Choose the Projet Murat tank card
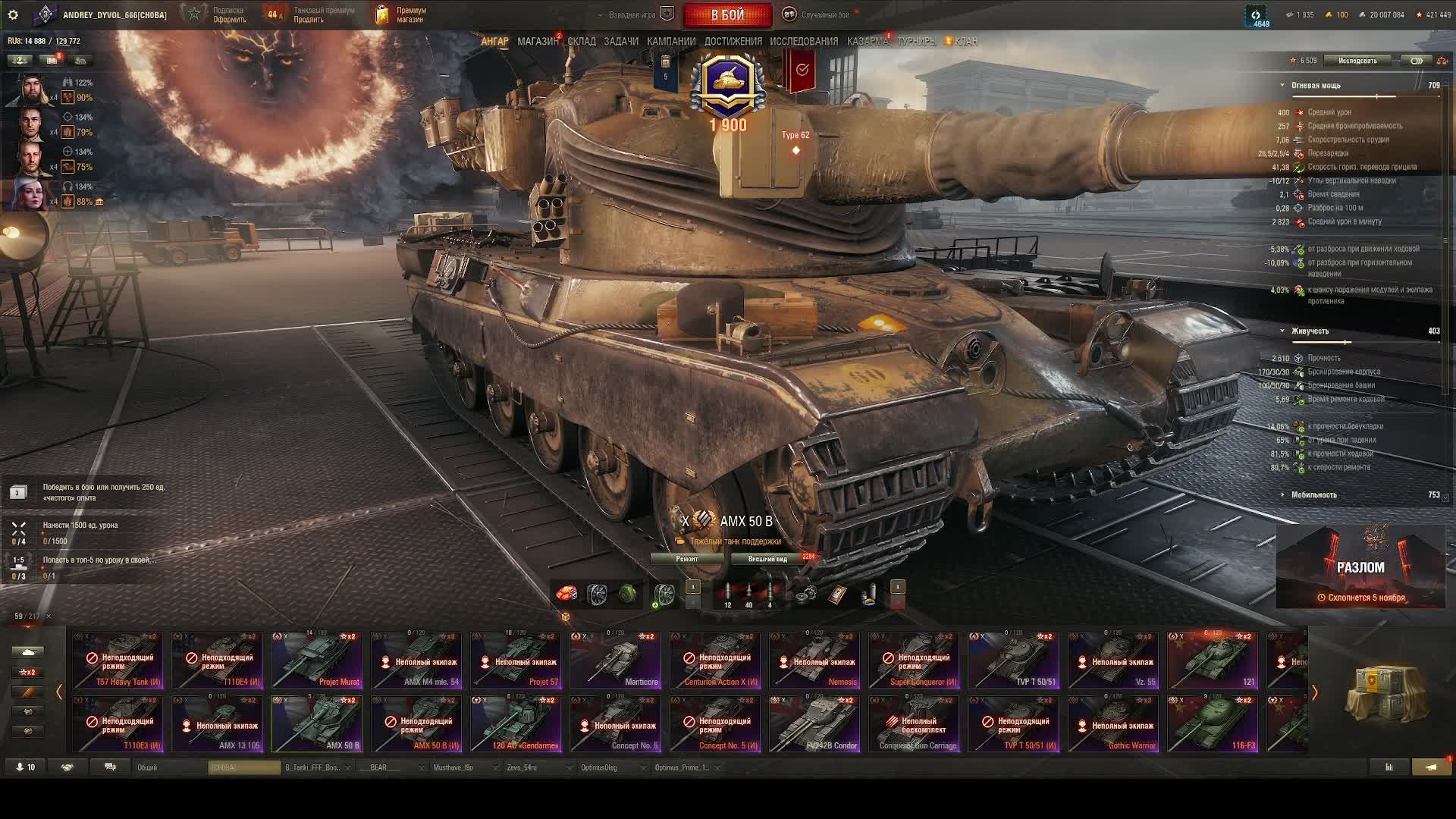This screenshot has height=819, width=1456. (317, 661)
